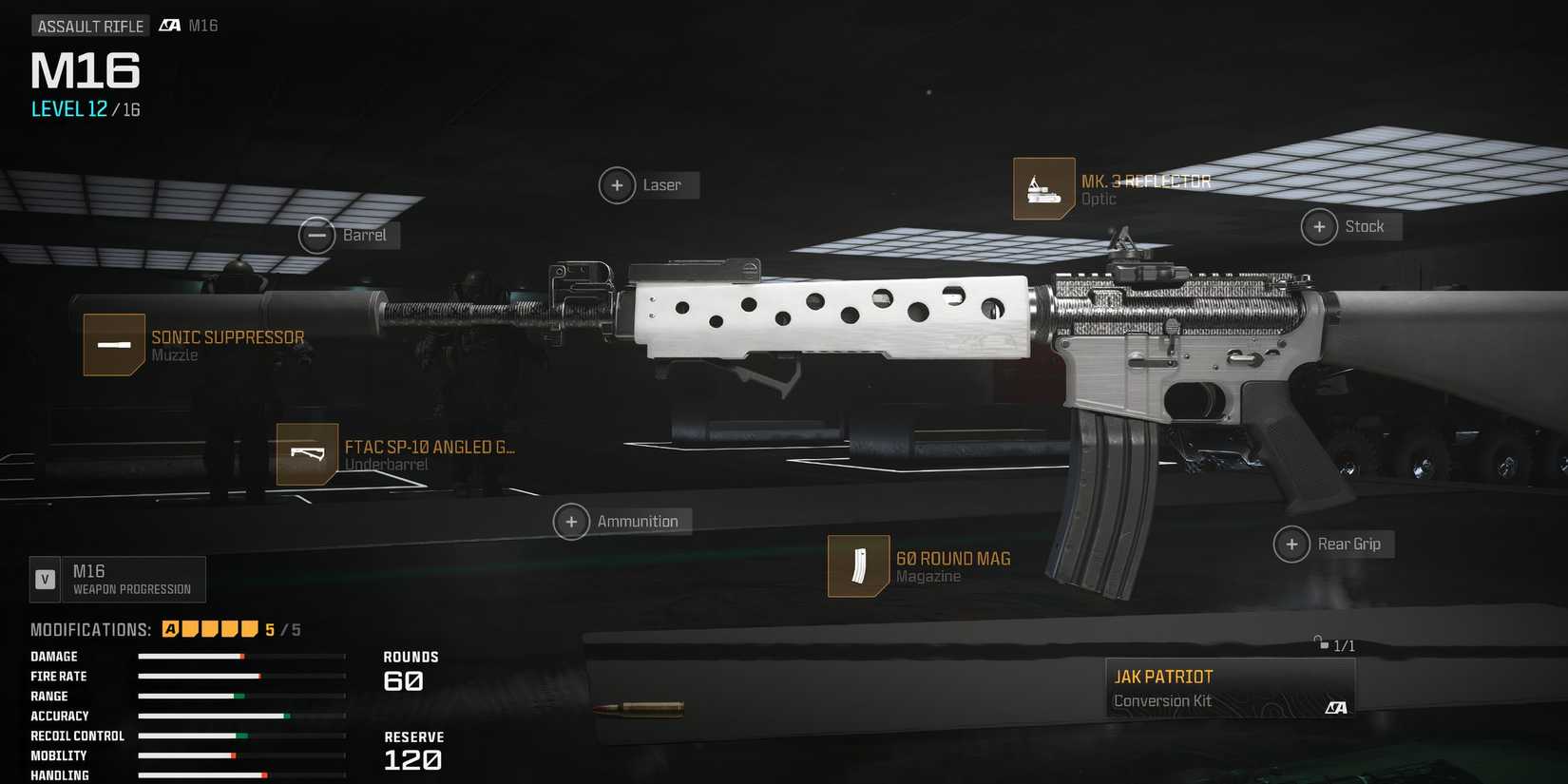Select the Sonic Suppressor muzzle icon
This screenshot has width=1568, height=784.
point(113,344)
